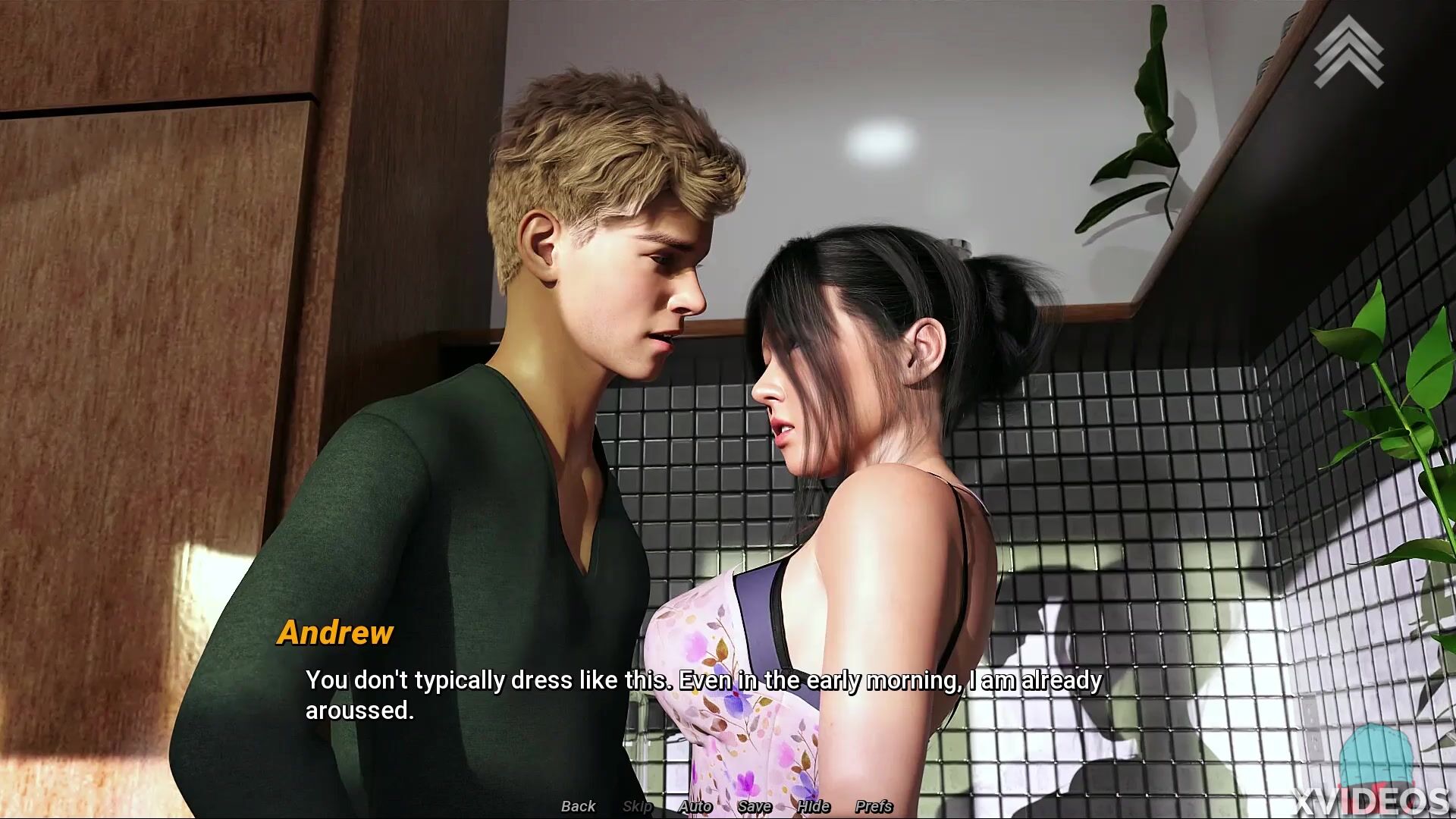Screen dimensions: 1456x819
Task: Skip ahead through the dialogue
Action: 637,806
